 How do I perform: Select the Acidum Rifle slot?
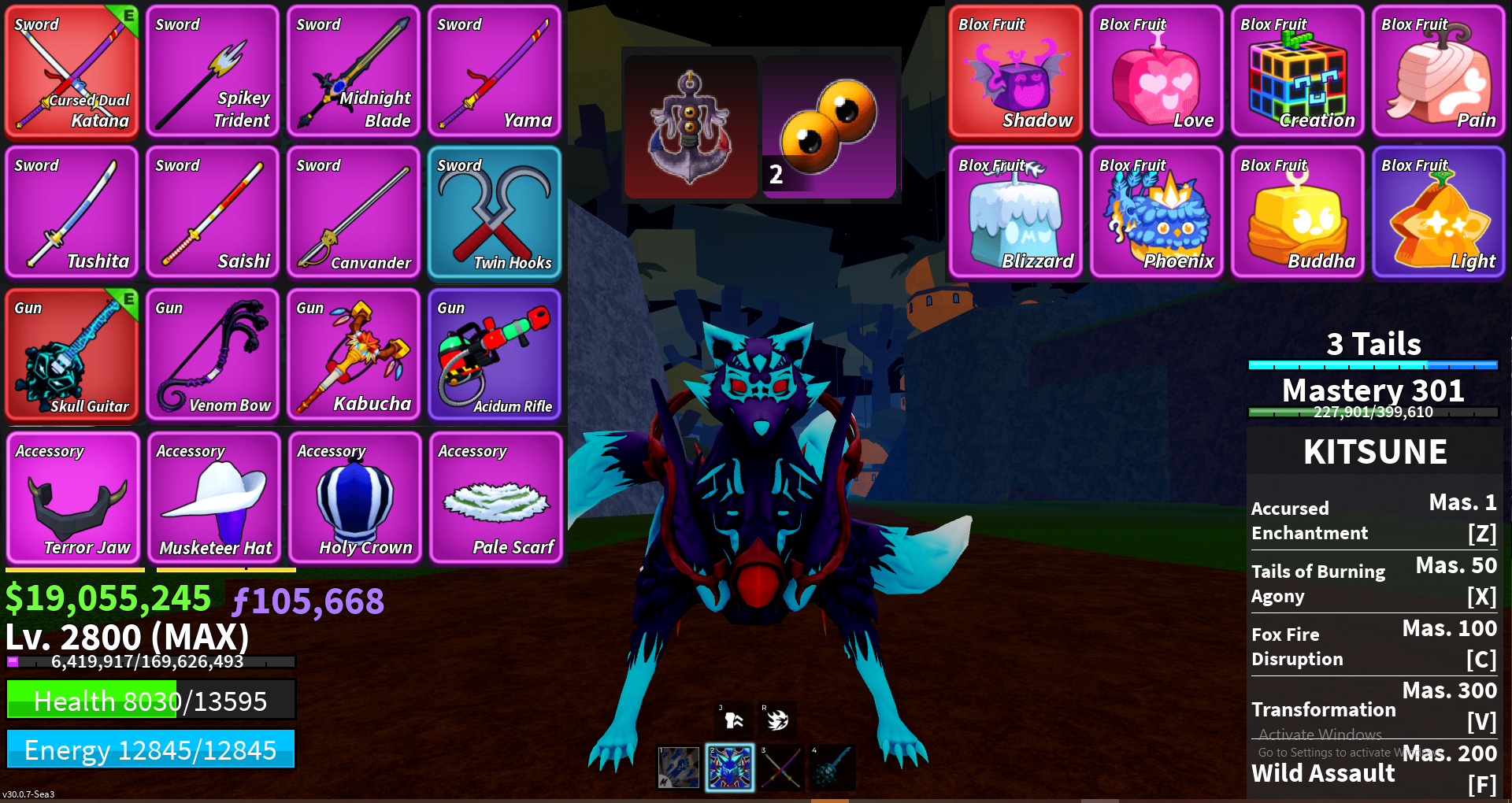(495, 354)
